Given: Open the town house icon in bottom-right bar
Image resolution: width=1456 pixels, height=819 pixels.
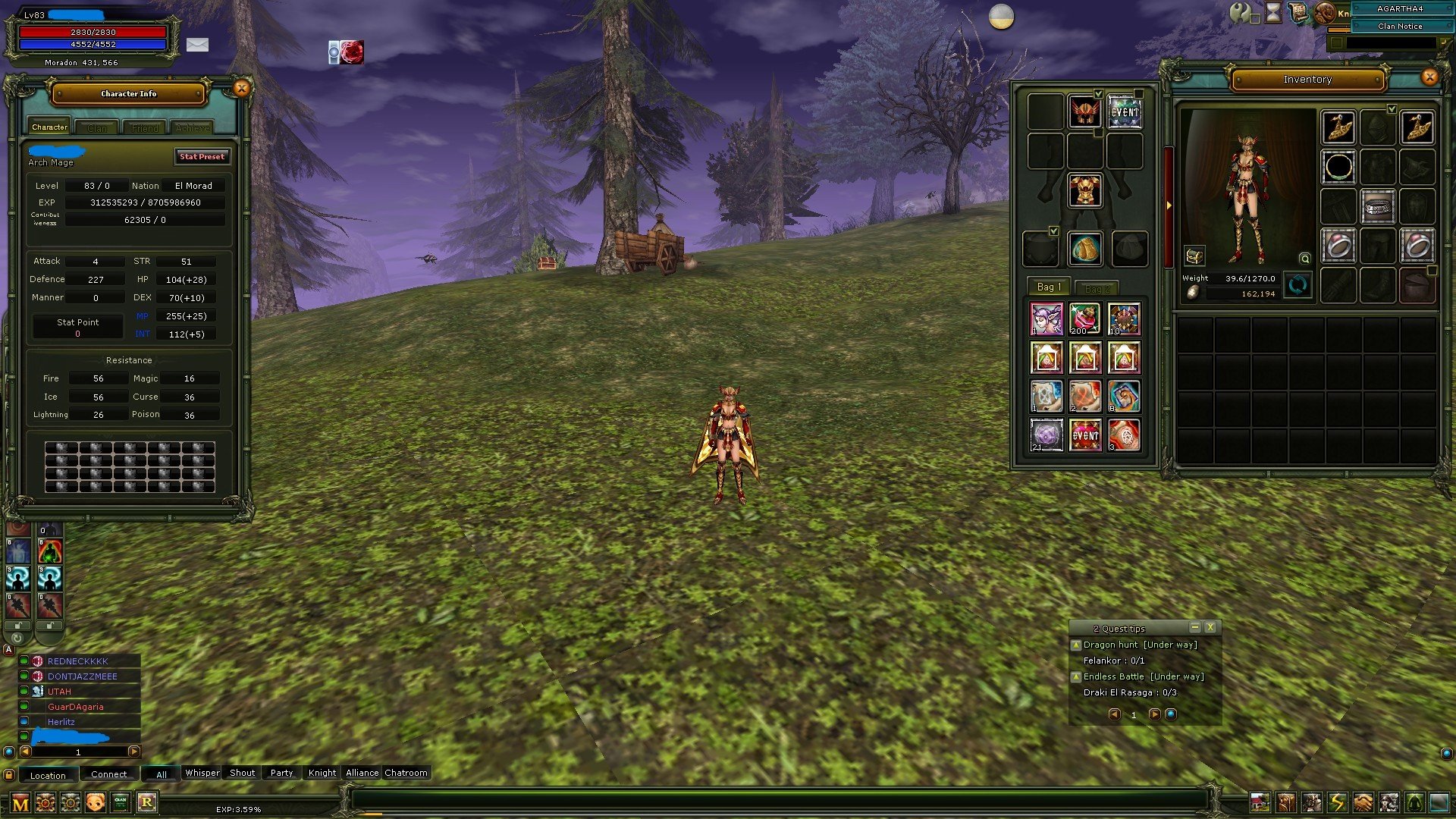Looking at the screenshot, I should [x=1260, y=802].
